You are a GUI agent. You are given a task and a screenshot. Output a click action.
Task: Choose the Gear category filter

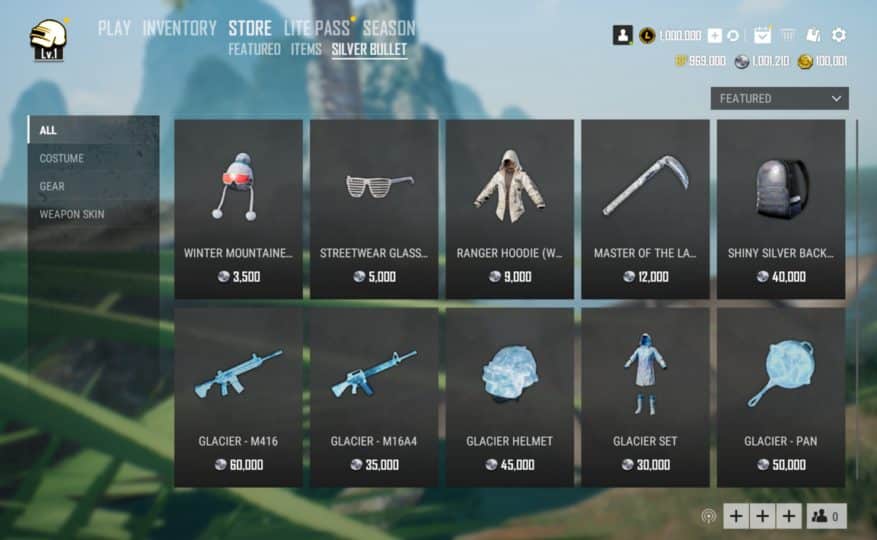(52, 186)
